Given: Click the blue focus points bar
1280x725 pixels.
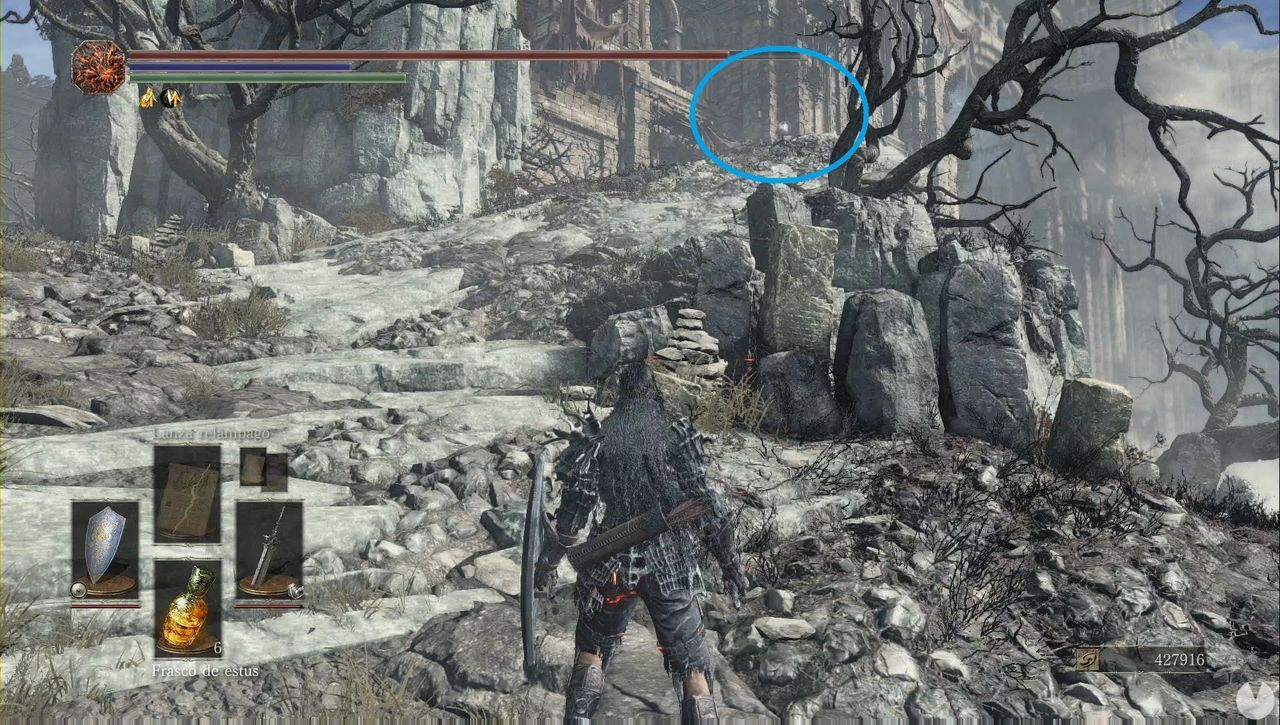Looking at the screenshot, I should click(300, 66).
